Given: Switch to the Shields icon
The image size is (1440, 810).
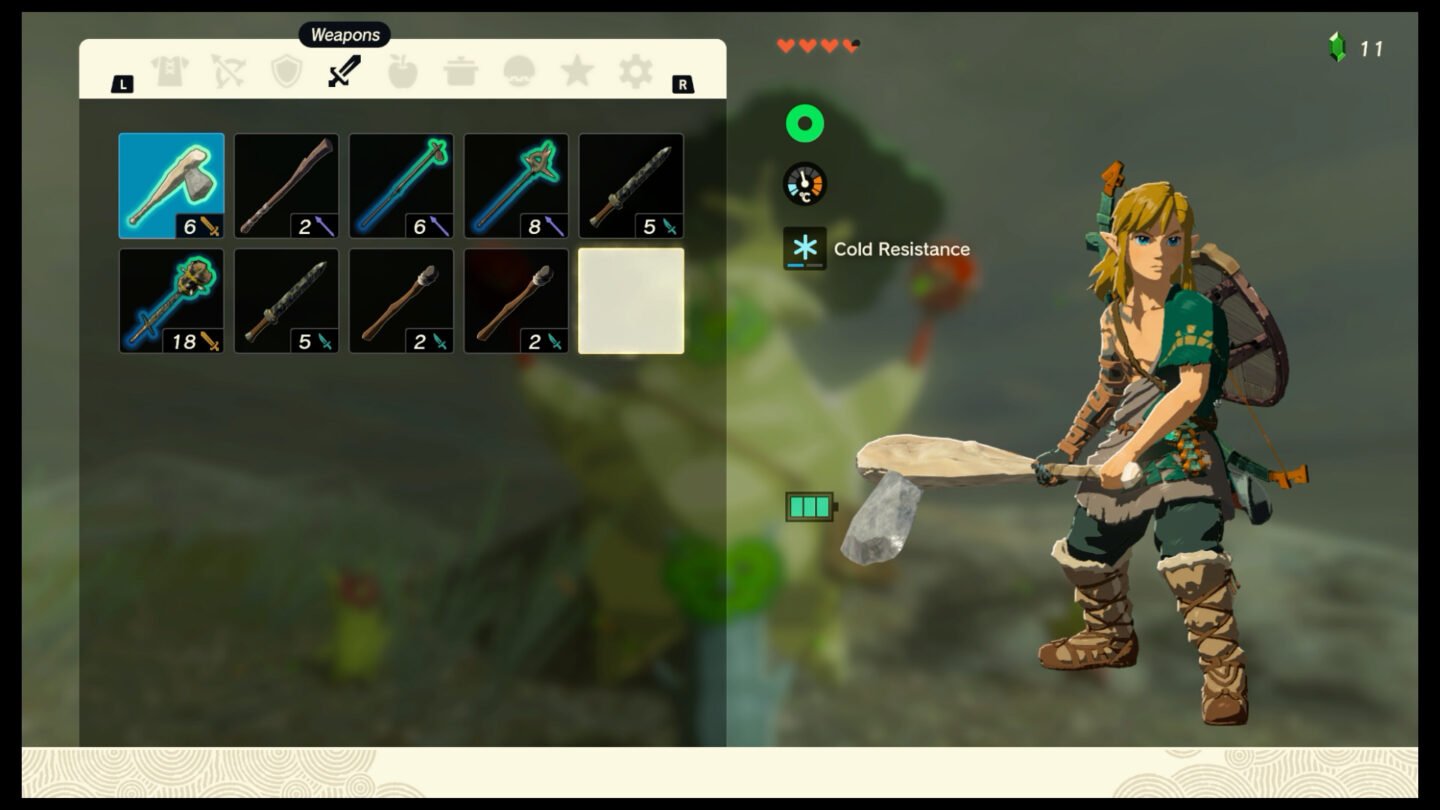Looking at the screenshot, I should click(285, 72).
